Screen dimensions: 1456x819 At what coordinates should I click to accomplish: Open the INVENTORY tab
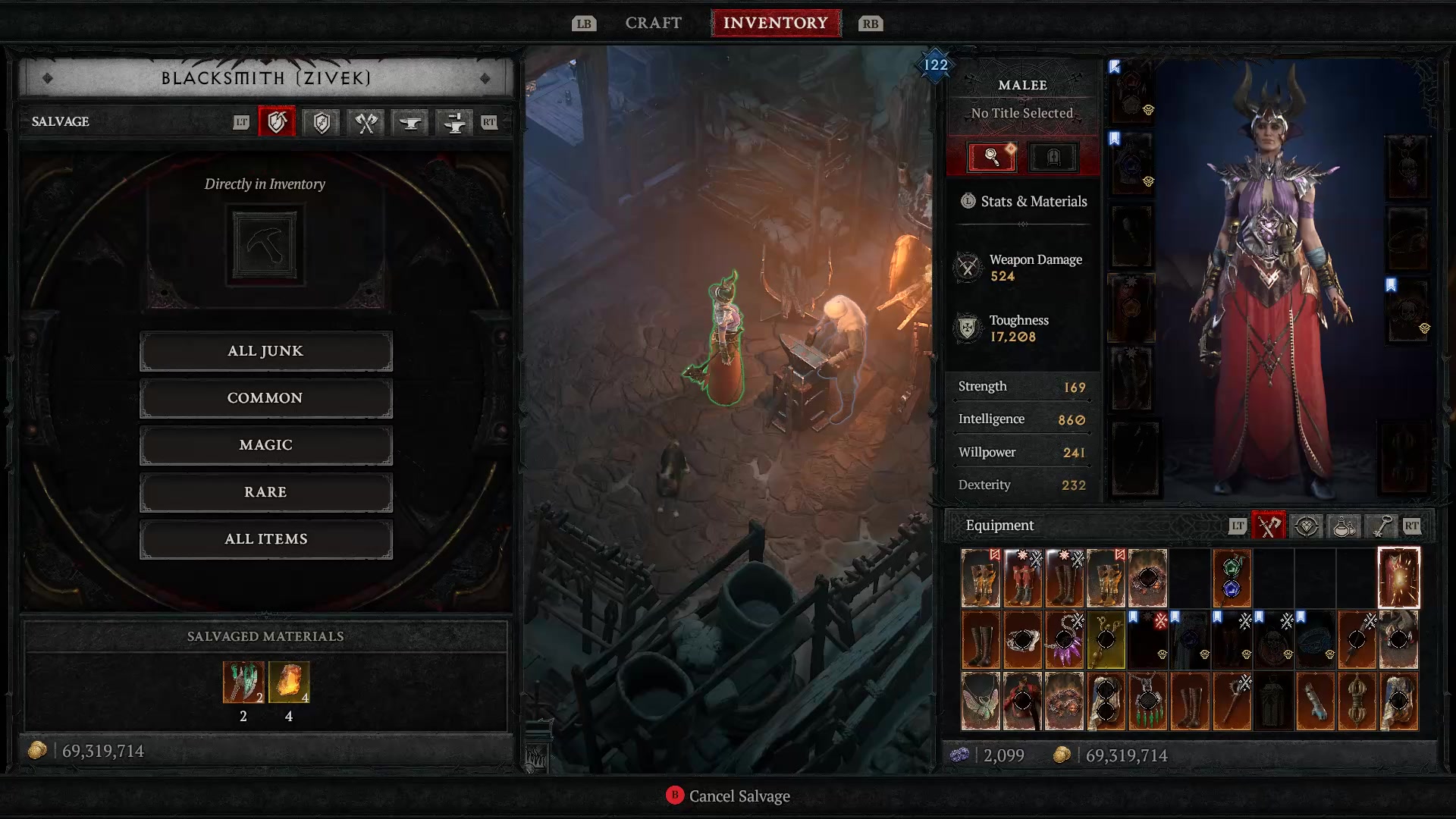click(776, 22)
